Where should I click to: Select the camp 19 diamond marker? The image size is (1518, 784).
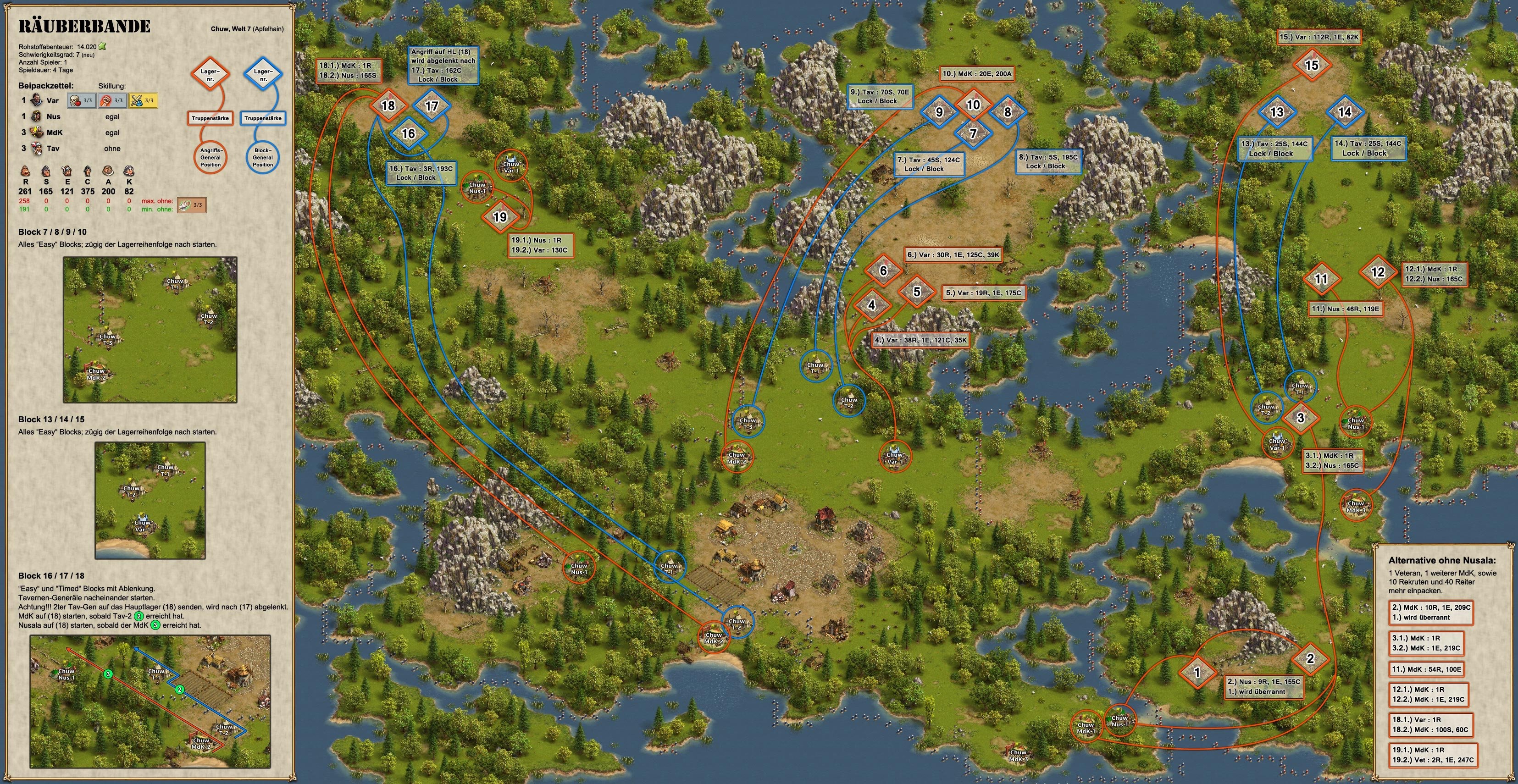[x=500, y=217]
